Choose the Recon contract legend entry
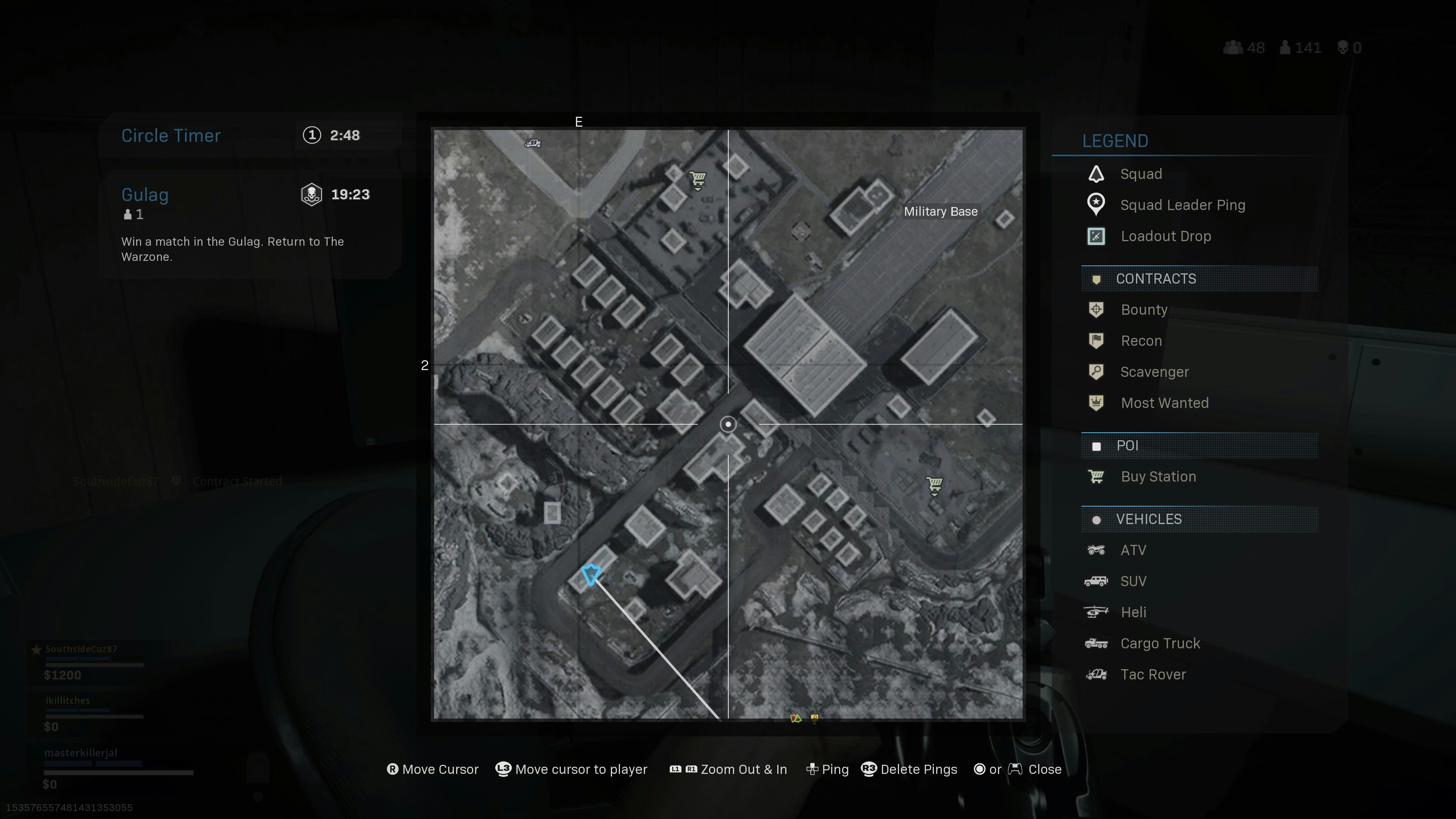The height and width of the screenshot is (819, 1456). 1141,341
